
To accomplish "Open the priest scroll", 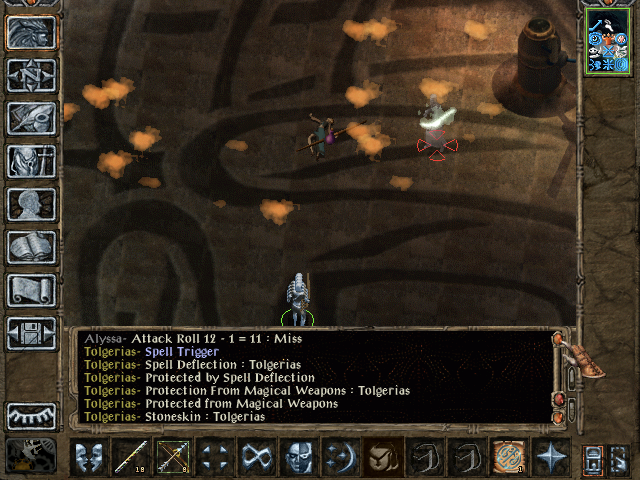I will coord(32,290).
